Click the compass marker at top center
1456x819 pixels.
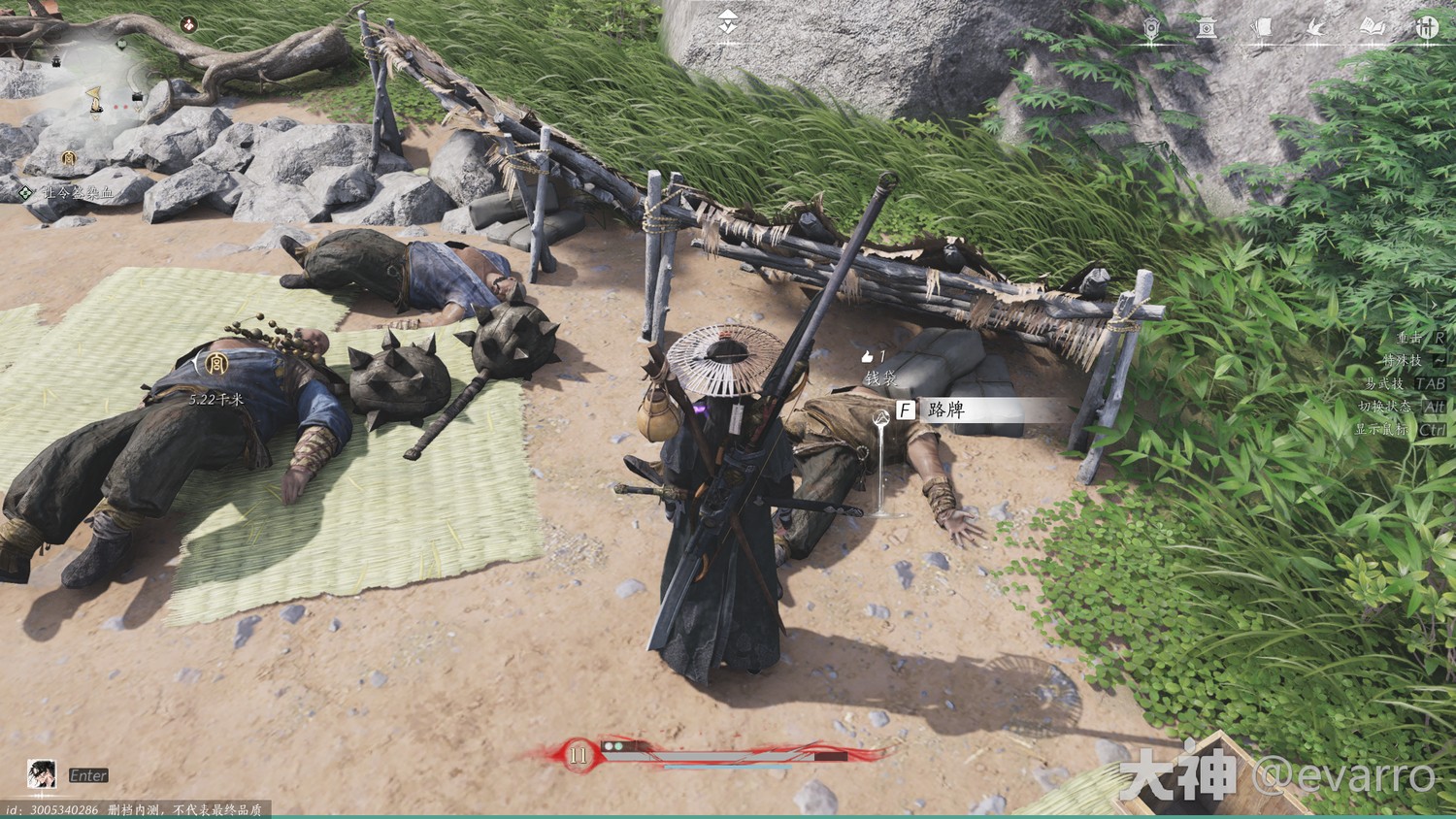pyautogui.click(x=728, y=23)
